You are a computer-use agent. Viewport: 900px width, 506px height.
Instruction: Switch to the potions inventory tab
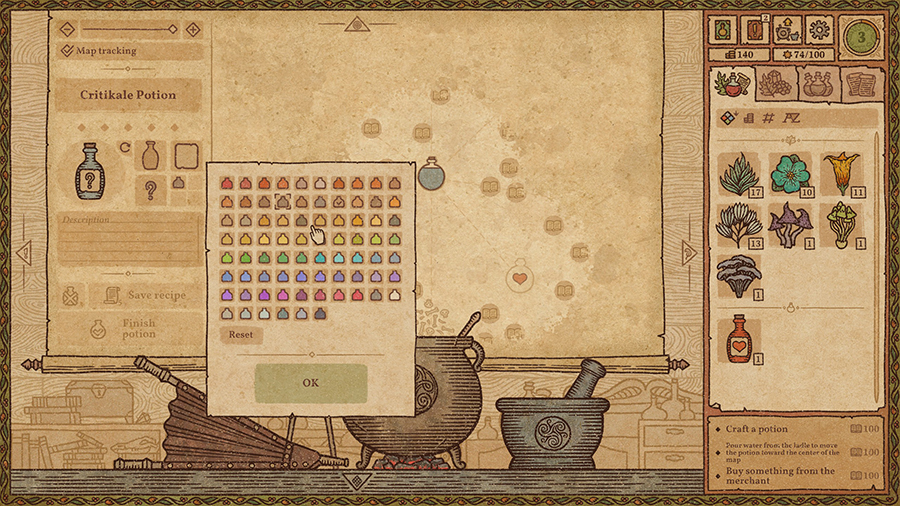coord(816,84)
